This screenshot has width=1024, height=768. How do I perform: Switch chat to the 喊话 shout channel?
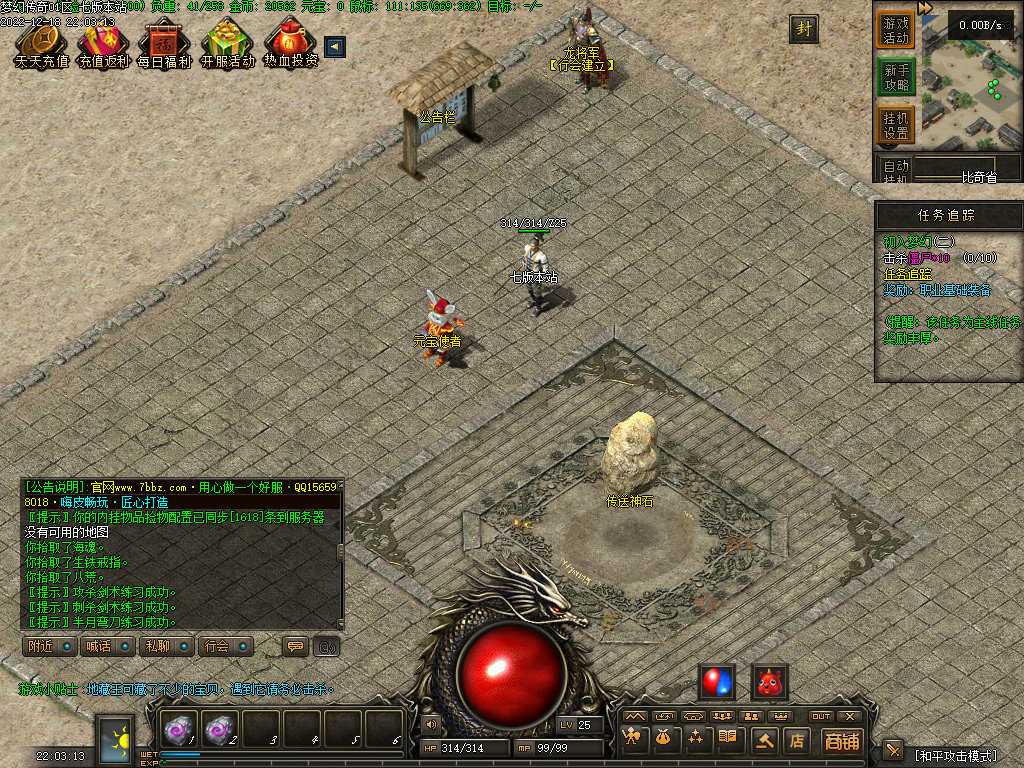[x=107, y=646]
